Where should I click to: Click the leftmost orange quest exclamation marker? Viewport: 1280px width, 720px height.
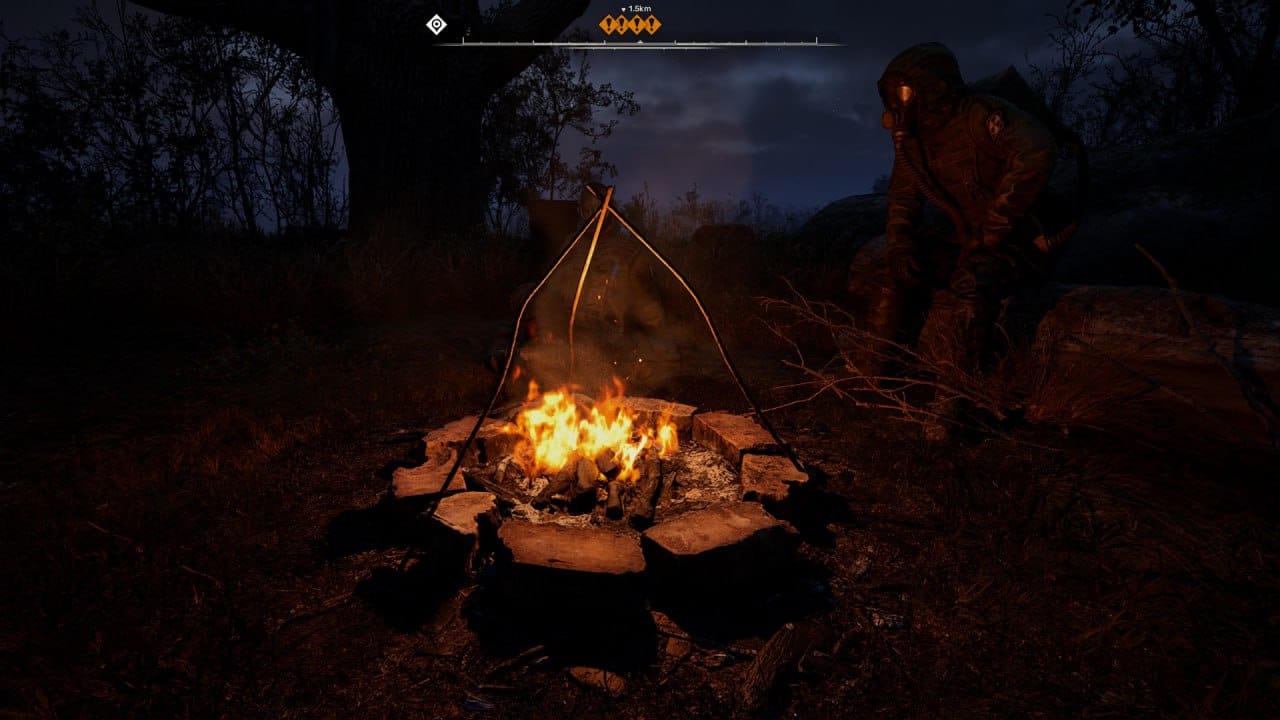tap(609, 24)
